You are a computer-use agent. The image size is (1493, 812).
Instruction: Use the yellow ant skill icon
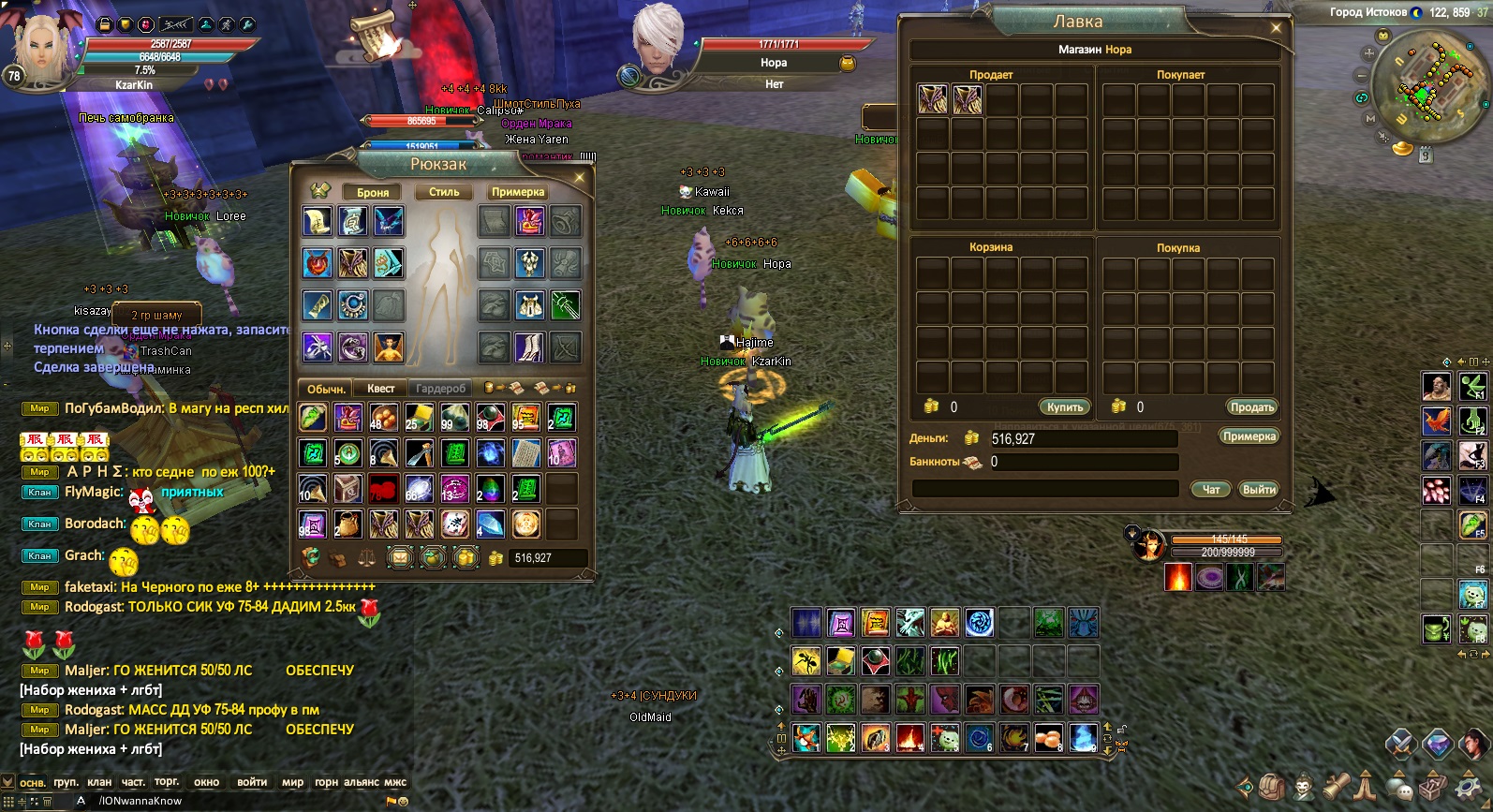806,661
